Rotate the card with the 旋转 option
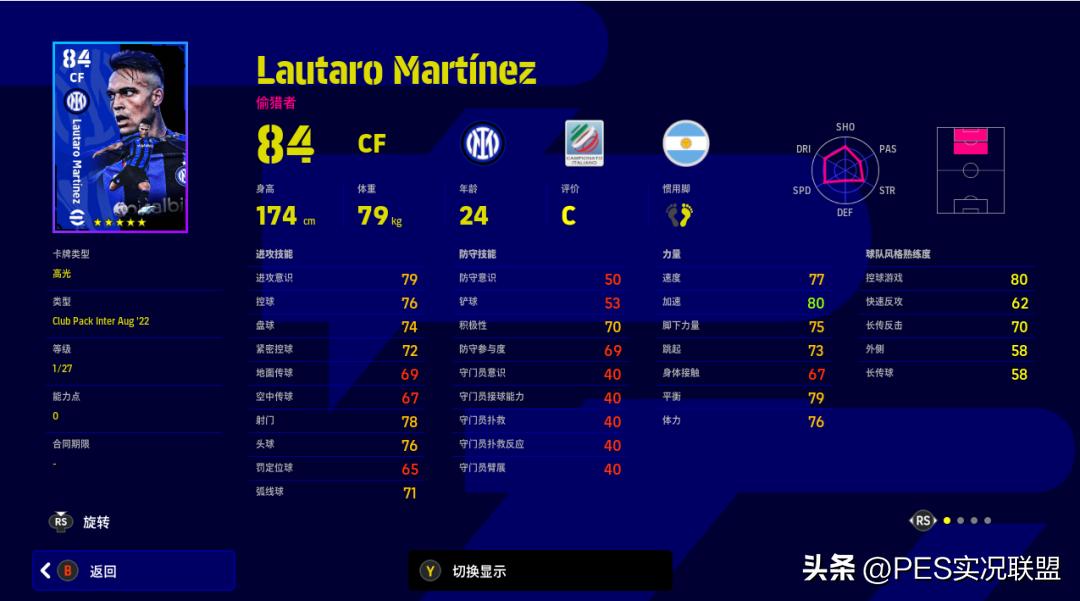 click(x=80, y=522)
